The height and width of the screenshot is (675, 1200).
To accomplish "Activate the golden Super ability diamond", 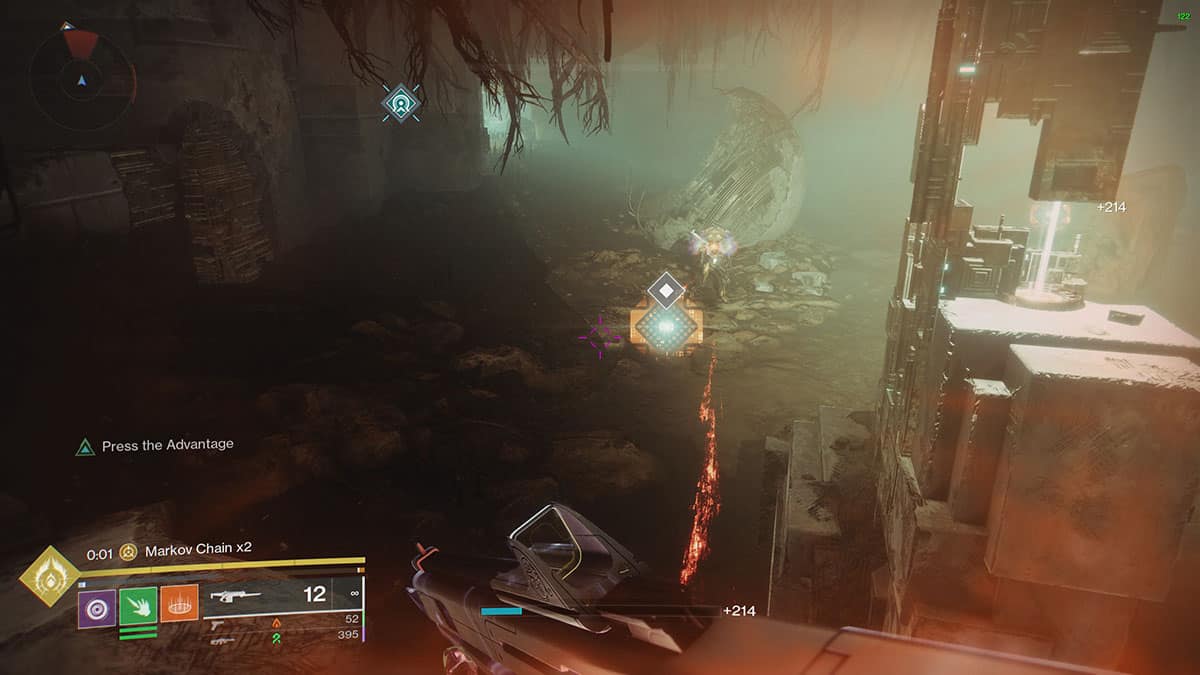I will 49,577.
